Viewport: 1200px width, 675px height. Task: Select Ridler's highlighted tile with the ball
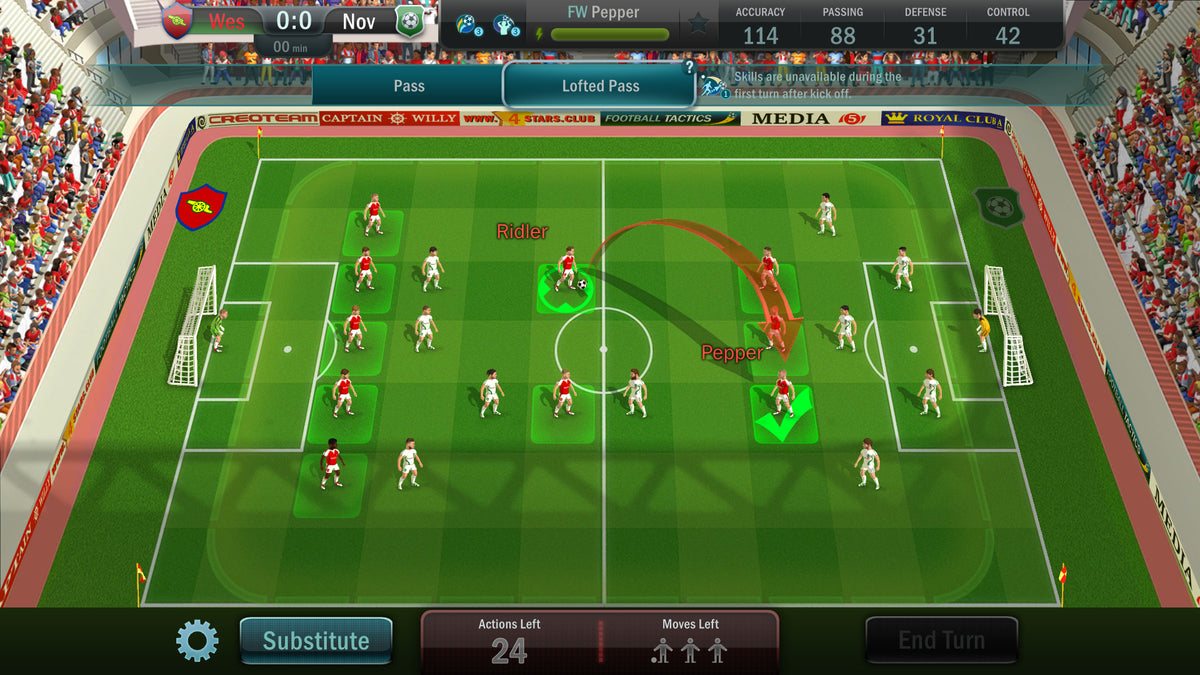point(566,289)
